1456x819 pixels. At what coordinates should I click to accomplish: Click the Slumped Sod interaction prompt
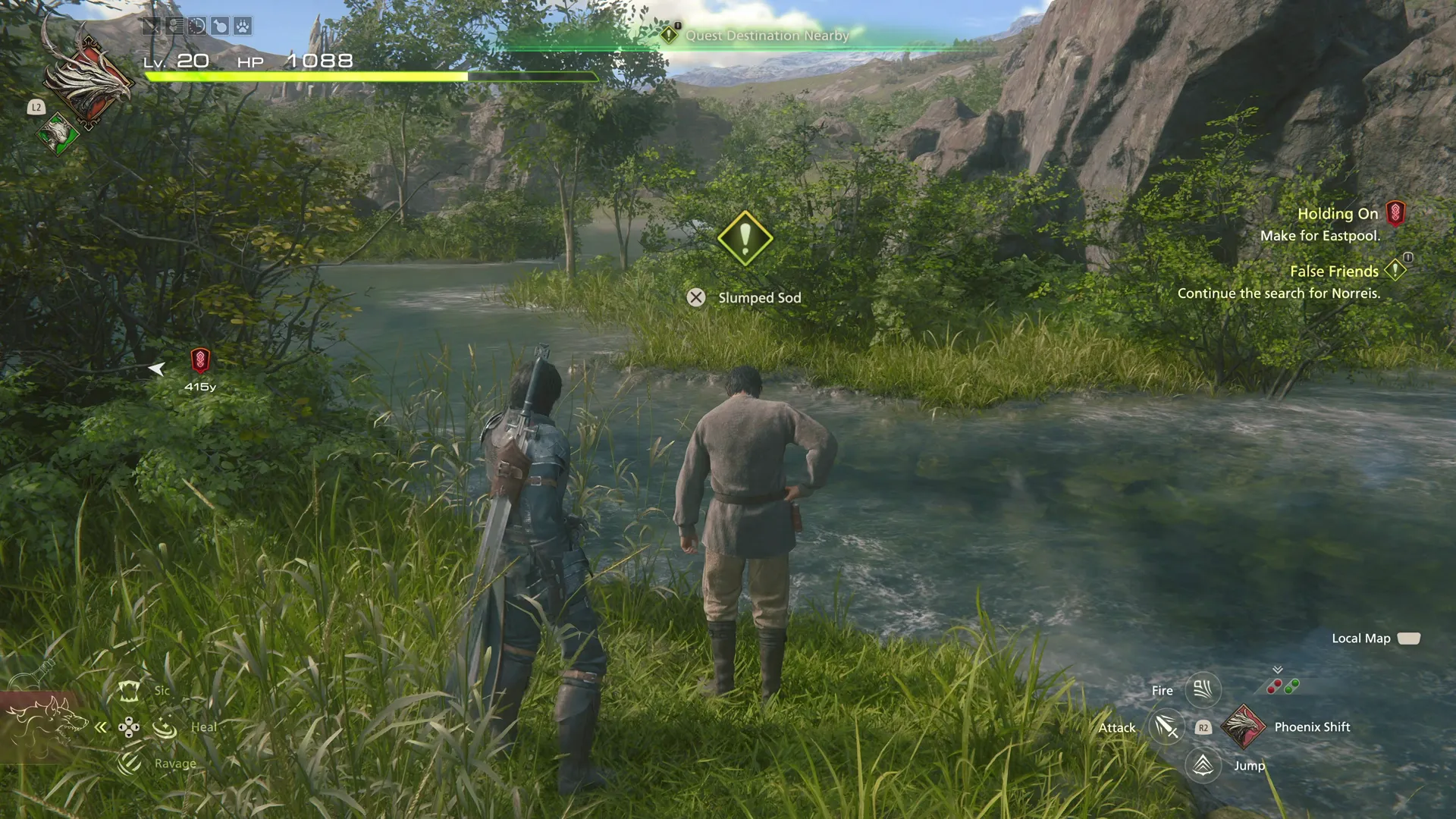[x=698, y=297]
